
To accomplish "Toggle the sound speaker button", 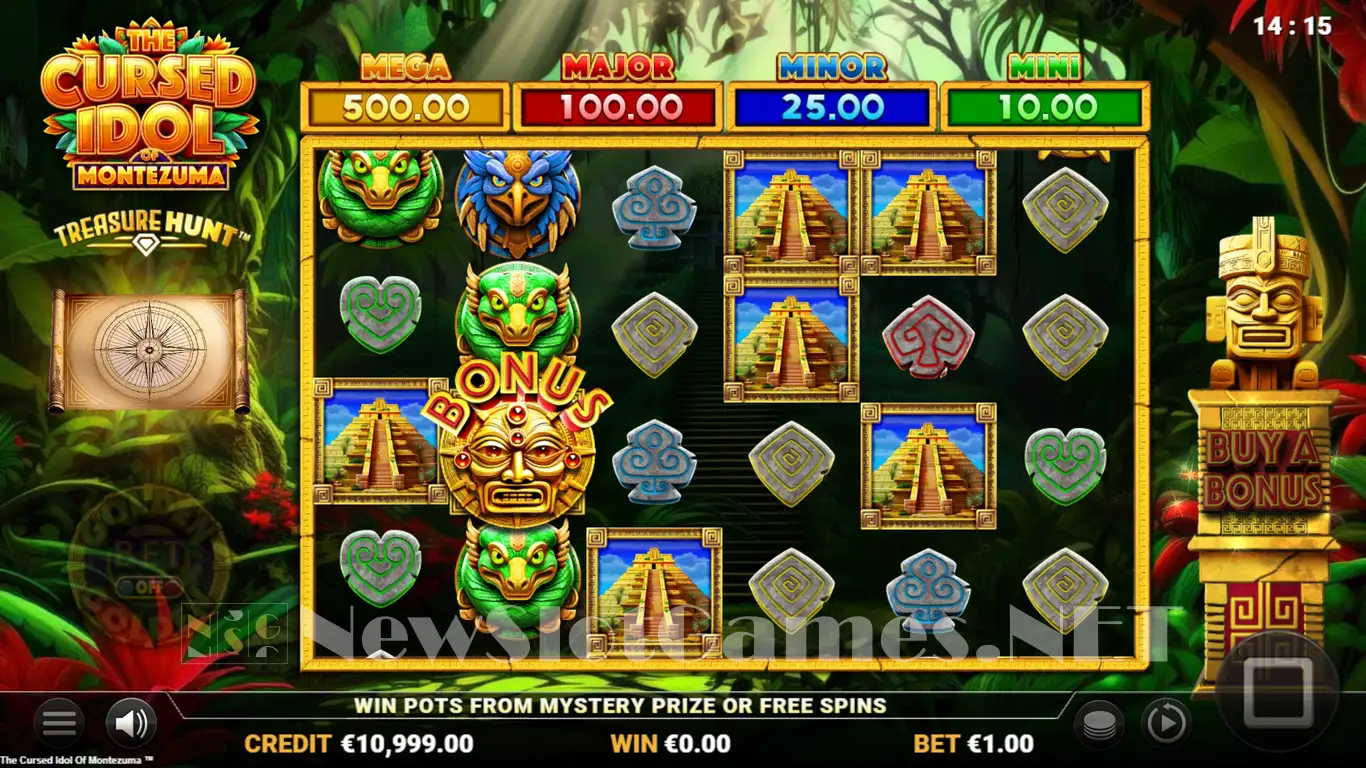I will [131, 722].
